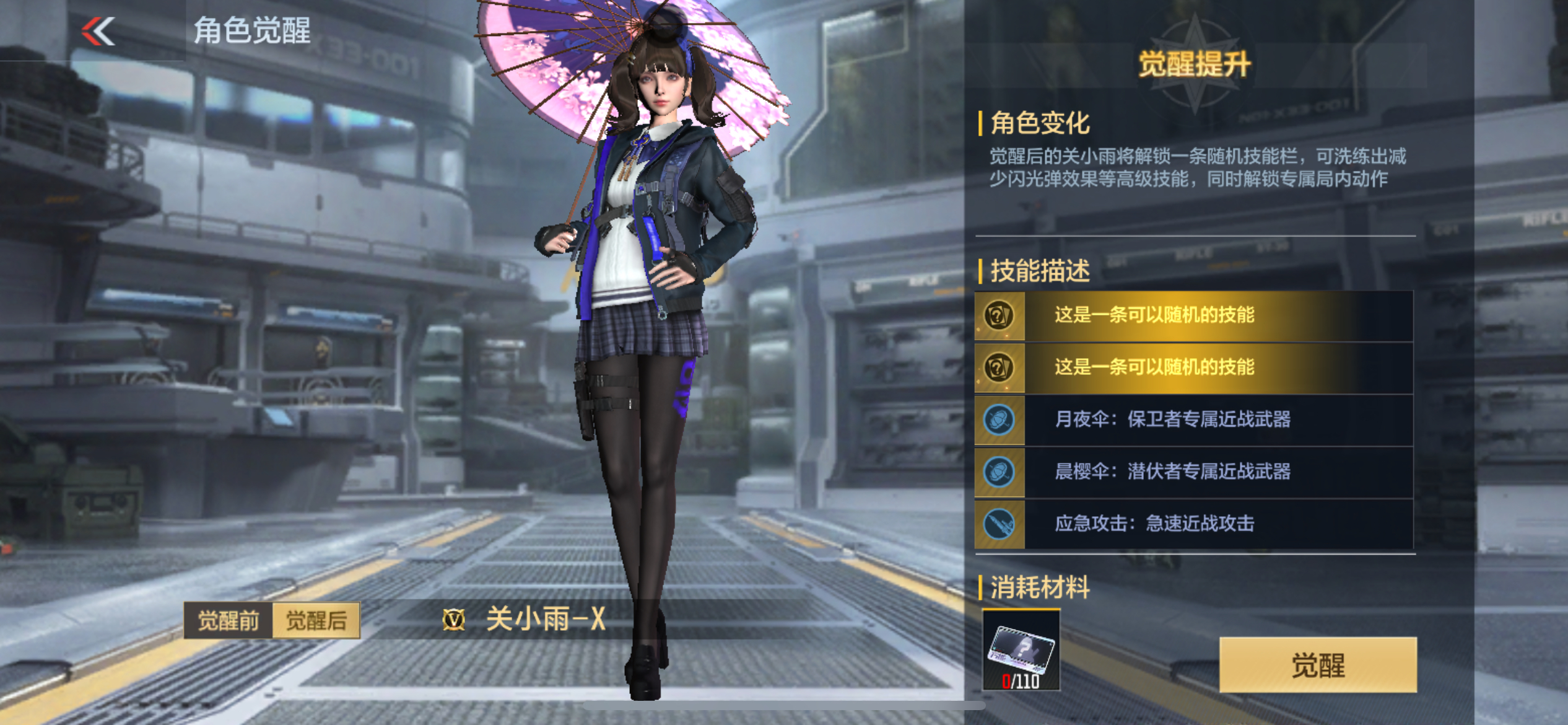Image resolution: width=1568 pixels, height=725 pixels.
Task: Choose the 晨樱伞 skill row
Action: [x=1193, y=472]
